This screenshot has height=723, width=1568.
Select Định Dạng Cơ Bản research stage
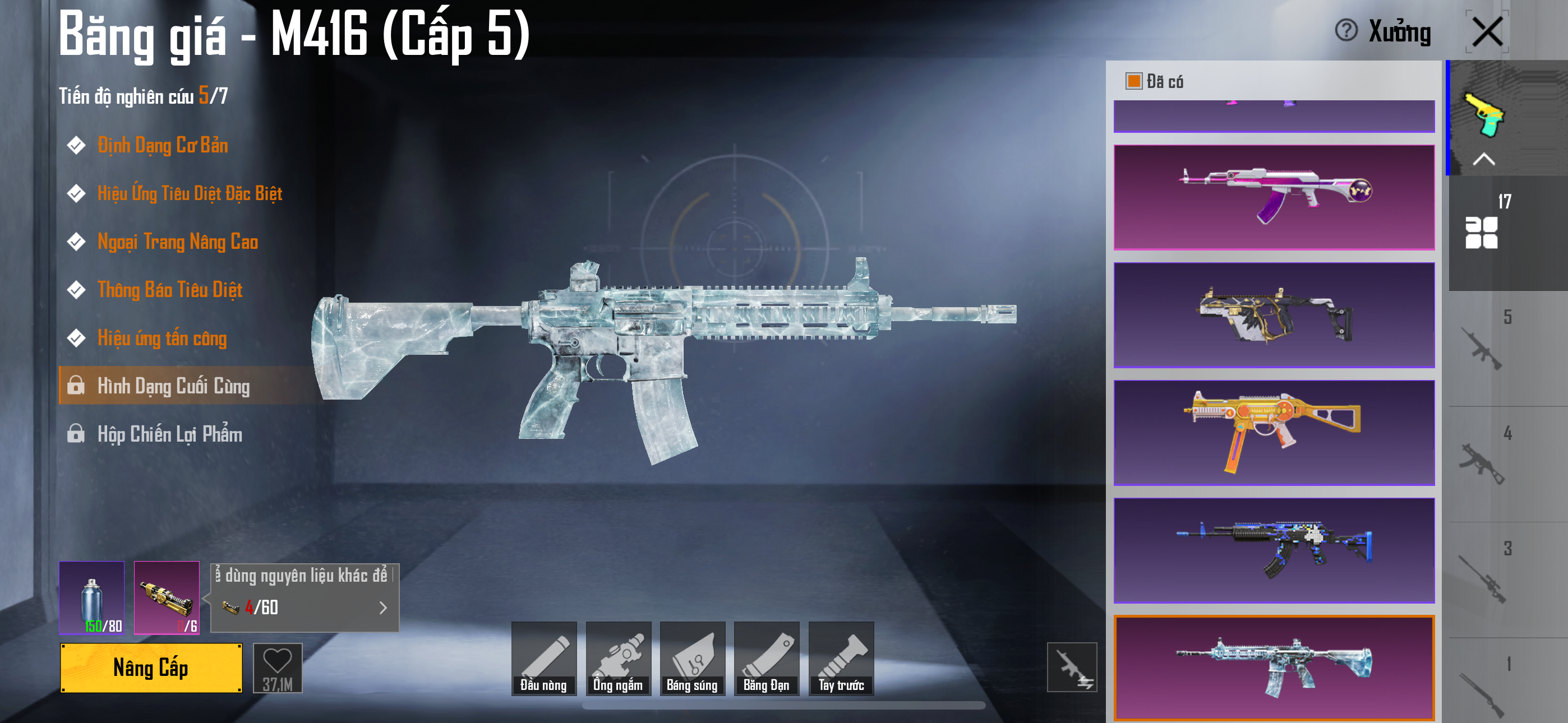point(163,146)
